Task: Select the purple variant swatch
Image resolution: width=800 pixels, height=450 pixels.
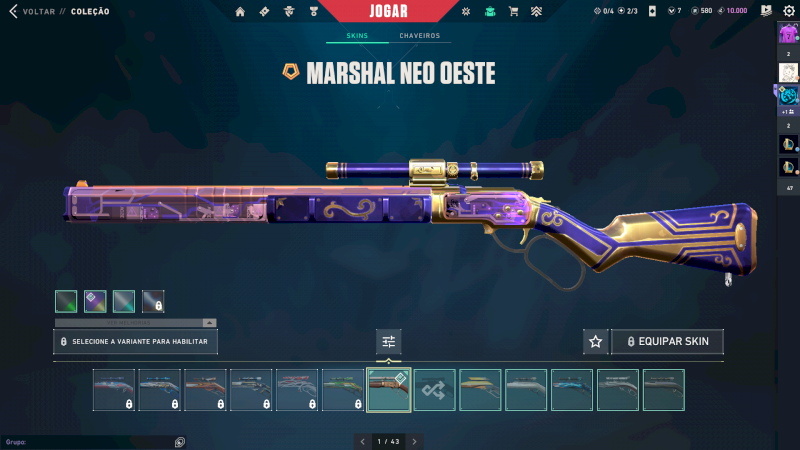Action: pos(95,301)
